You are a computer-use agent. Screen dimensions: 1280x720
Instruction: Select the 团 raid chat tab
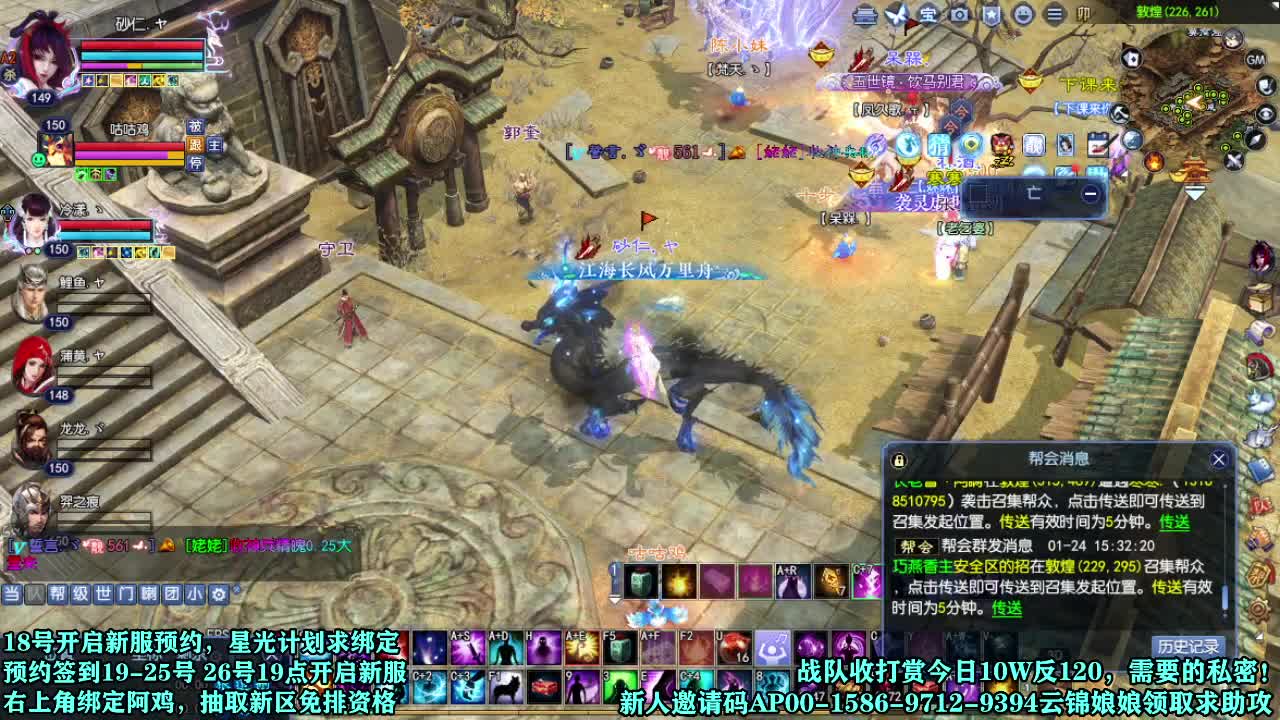click(x=170, y=593)
